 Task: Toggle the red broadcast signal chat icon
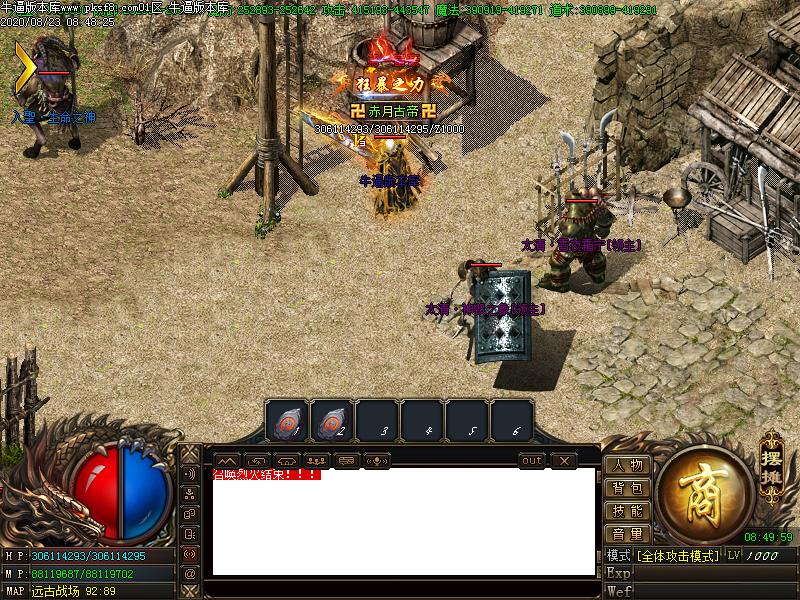click(x=190, y=553)
